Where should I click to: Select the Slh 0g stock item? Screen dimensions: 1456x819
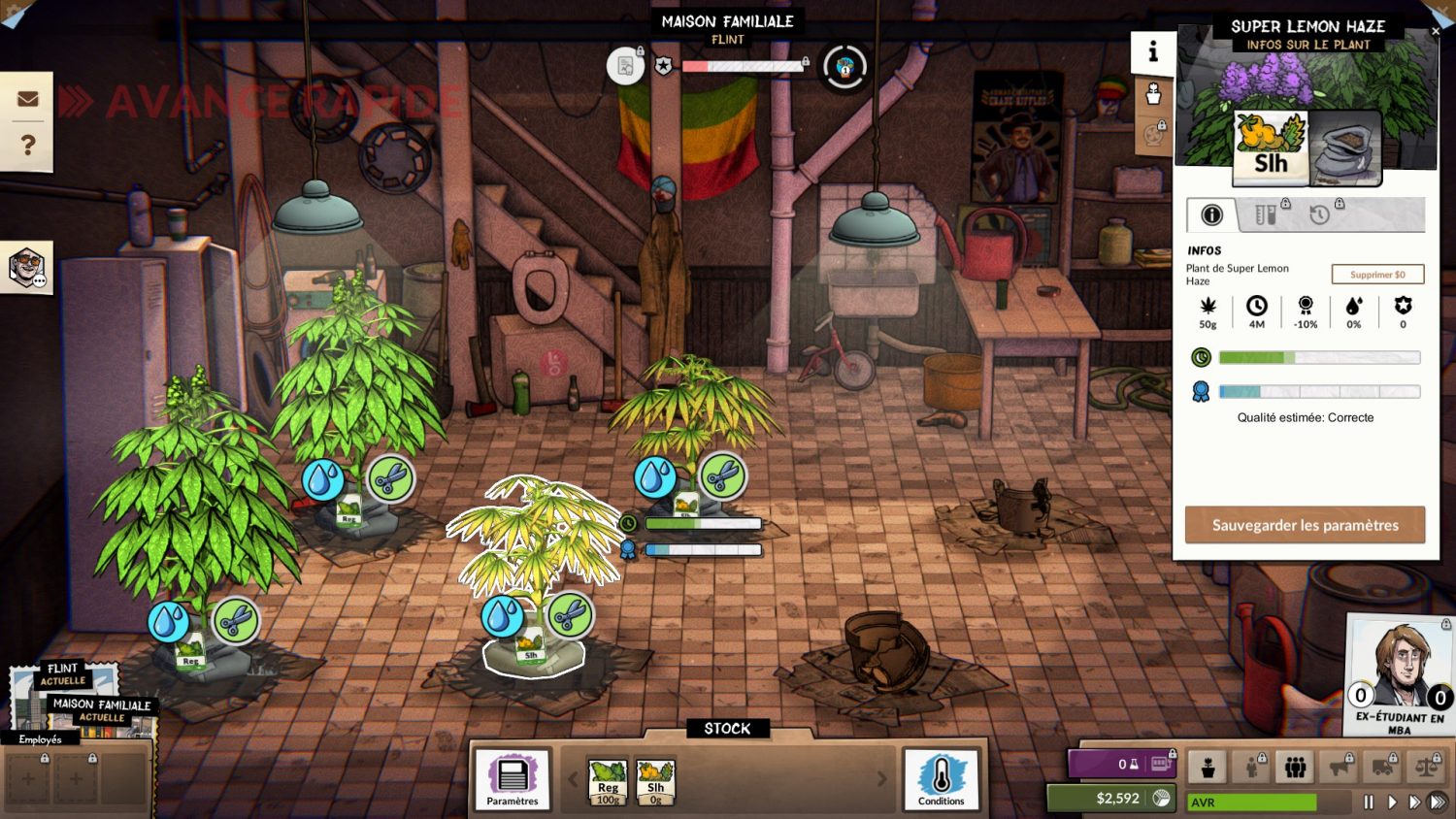point(655,782)
